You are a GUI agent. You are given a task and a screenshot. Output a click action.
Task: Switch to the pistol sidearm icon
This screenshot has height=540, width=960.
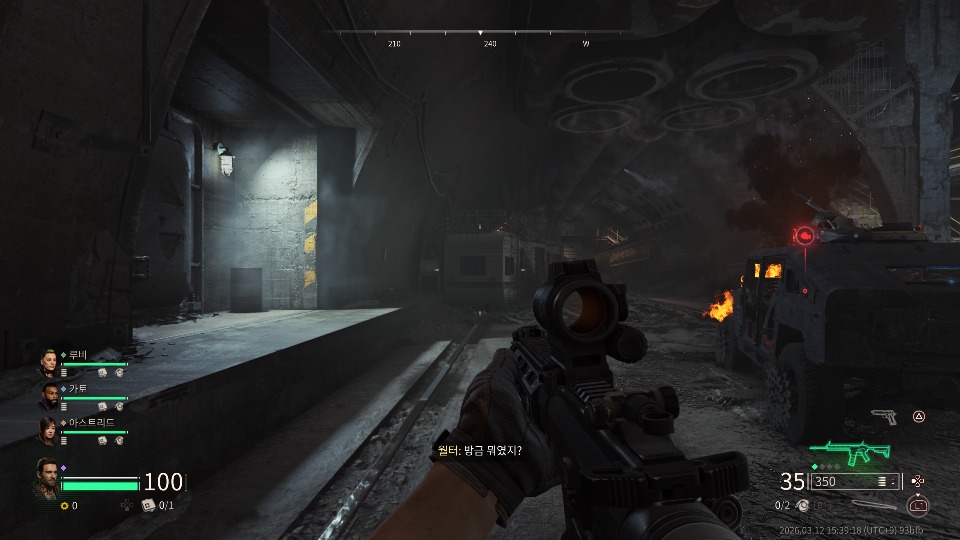[x=883, y=416]
